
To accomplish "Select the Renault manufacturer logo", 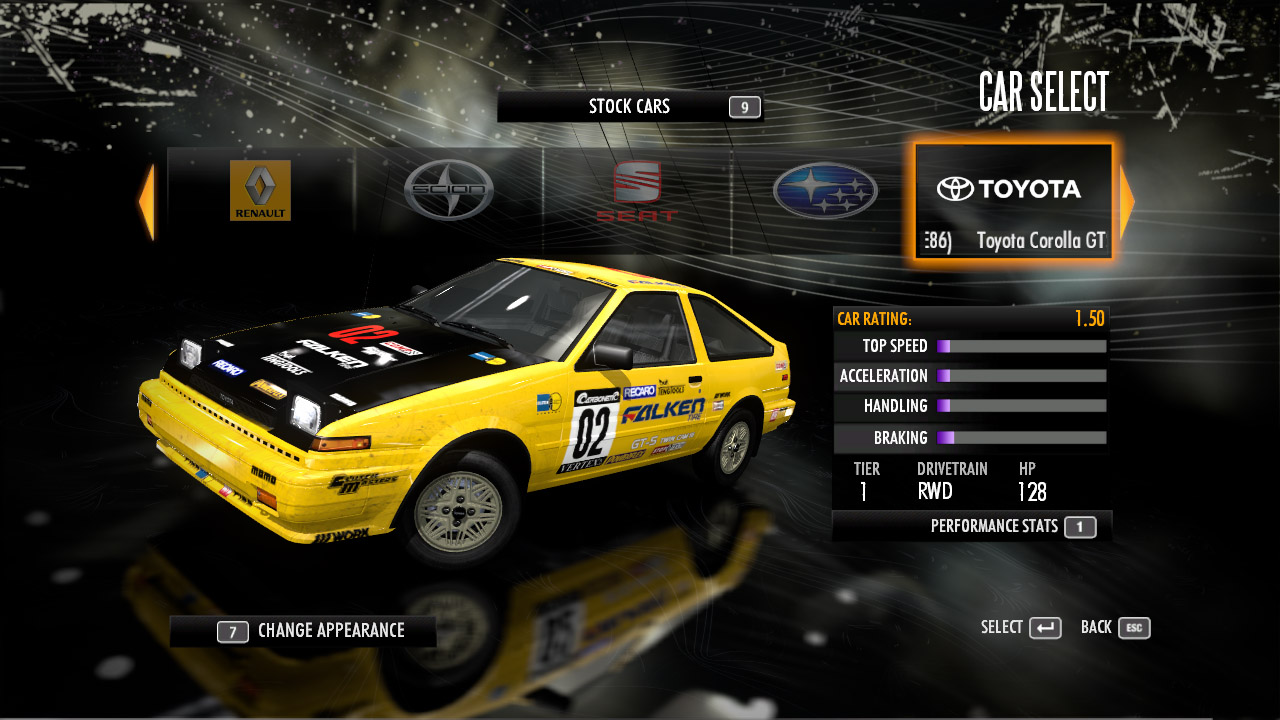I will [x=260, y=190].
